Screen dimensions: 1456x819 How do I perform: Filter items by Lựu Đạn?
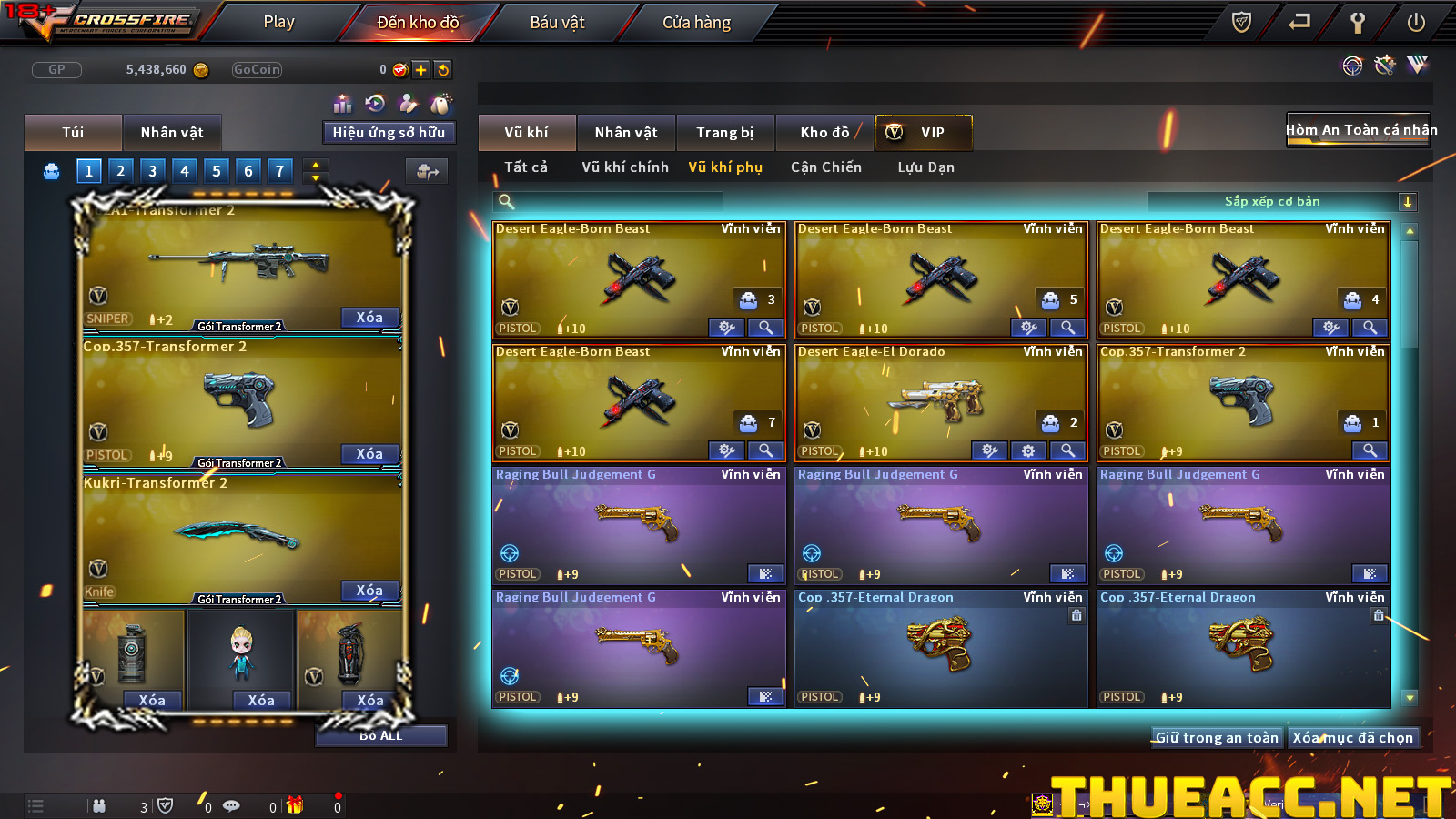(x=925, y=167)
